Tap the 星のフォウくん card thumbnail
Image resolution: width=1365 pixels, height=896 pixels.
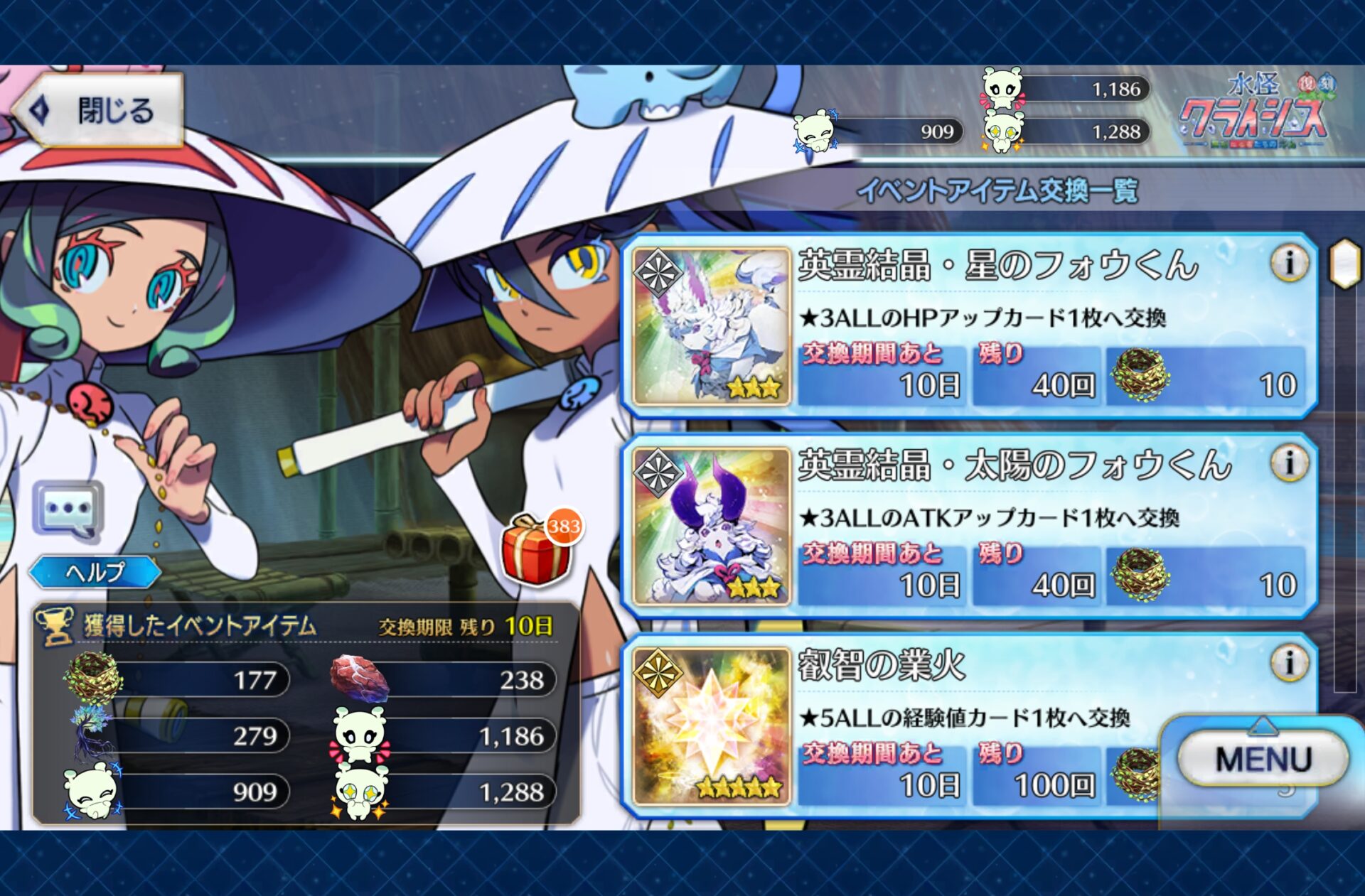pos(712,327)
